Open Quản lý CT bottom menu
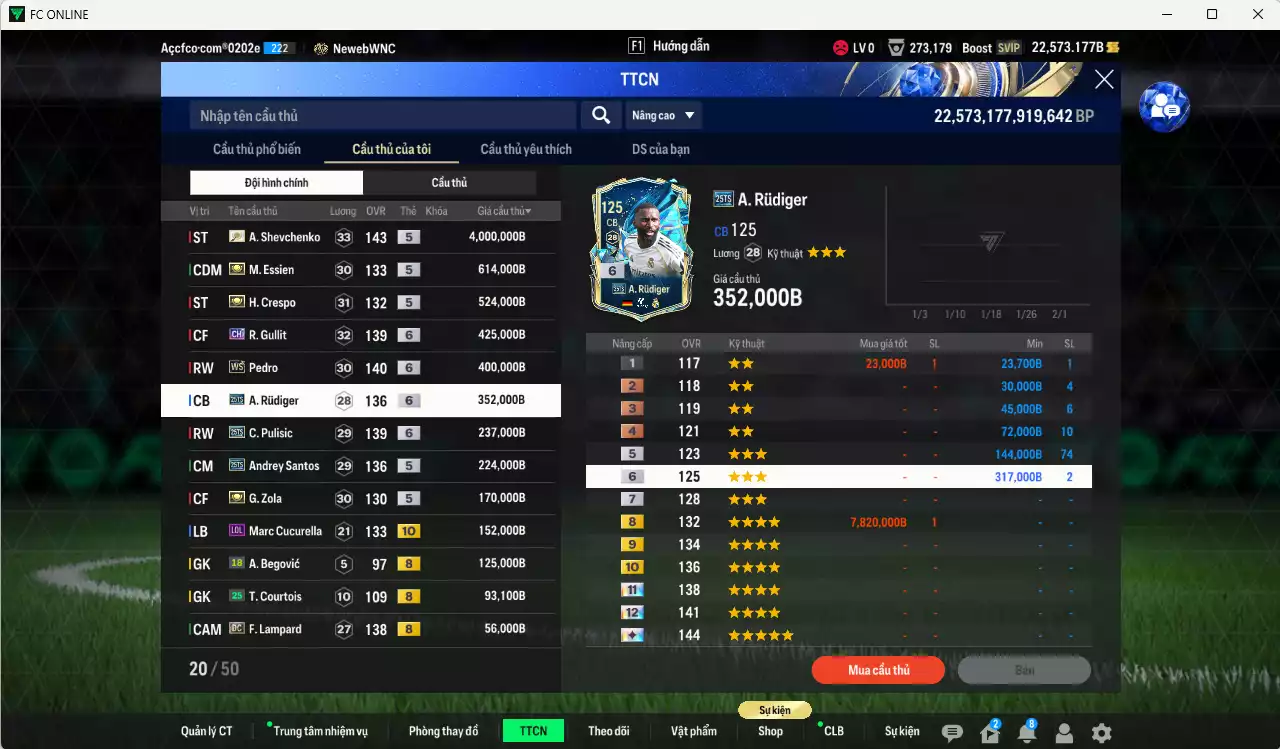The height and width of the screenshot is (749, 1280). click(x=206, y=731)
